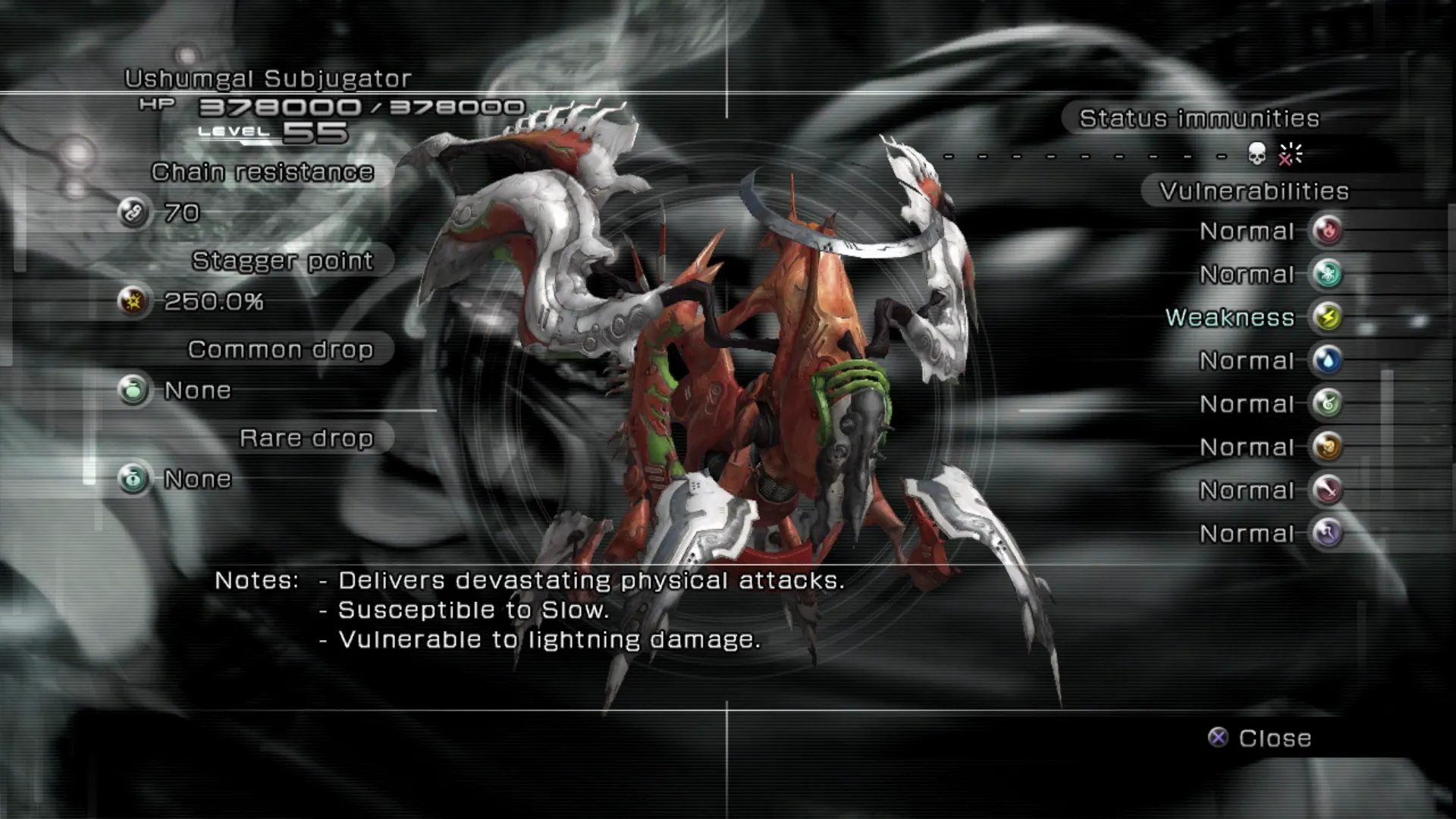The height and width of the screenshot is (819, 1456).
Task: Select the rare drop pouch icon
Action: (x=133, y=479)
